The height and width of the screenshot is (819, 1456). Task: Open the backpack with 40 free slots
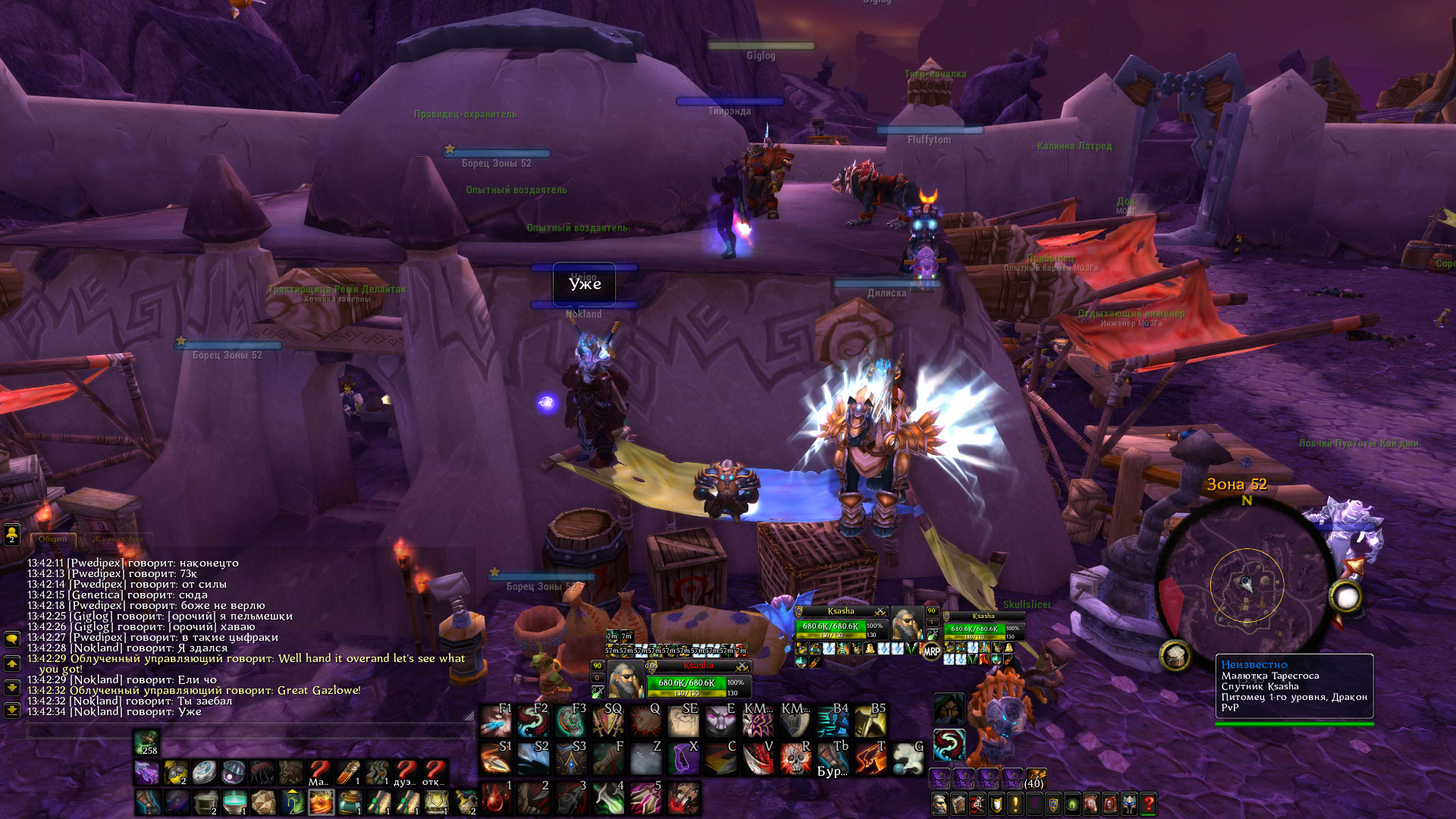pyautogui.click(x=1035, y=779)
